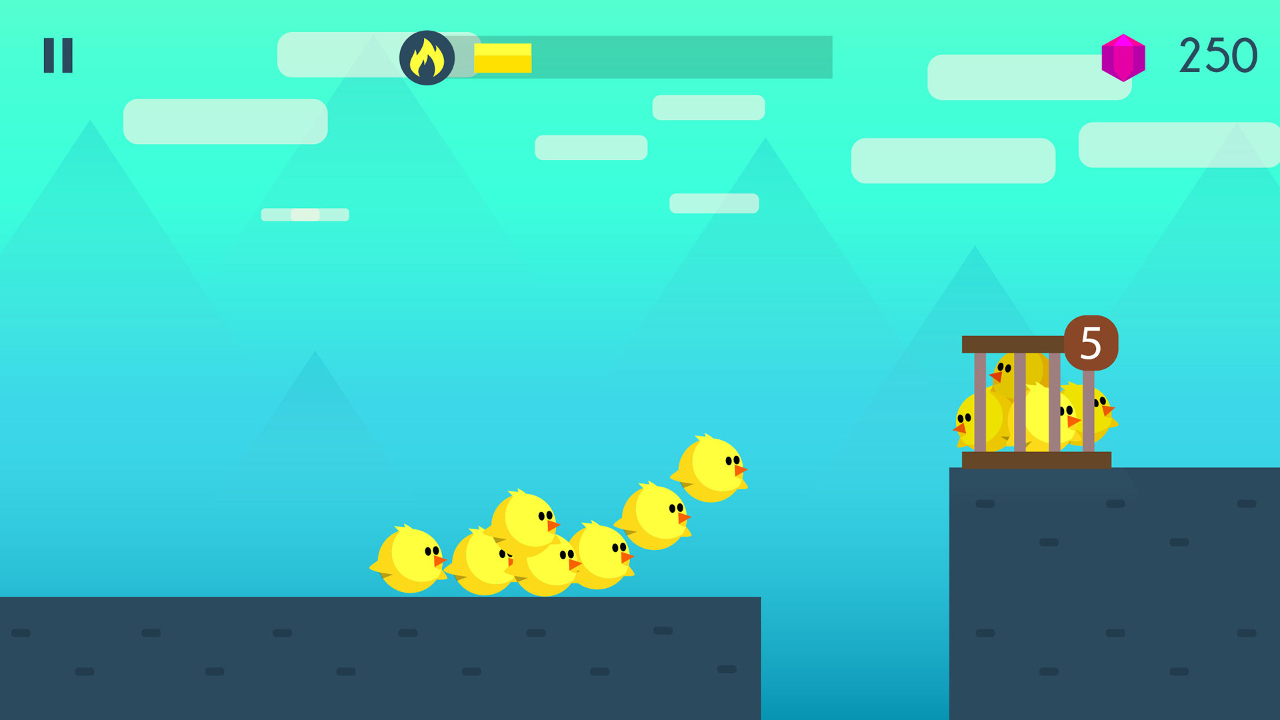Select the pink gem currency icon
Viewport: 1280px width, 720px height.
pyautogui.click(x=1122, y=57)
